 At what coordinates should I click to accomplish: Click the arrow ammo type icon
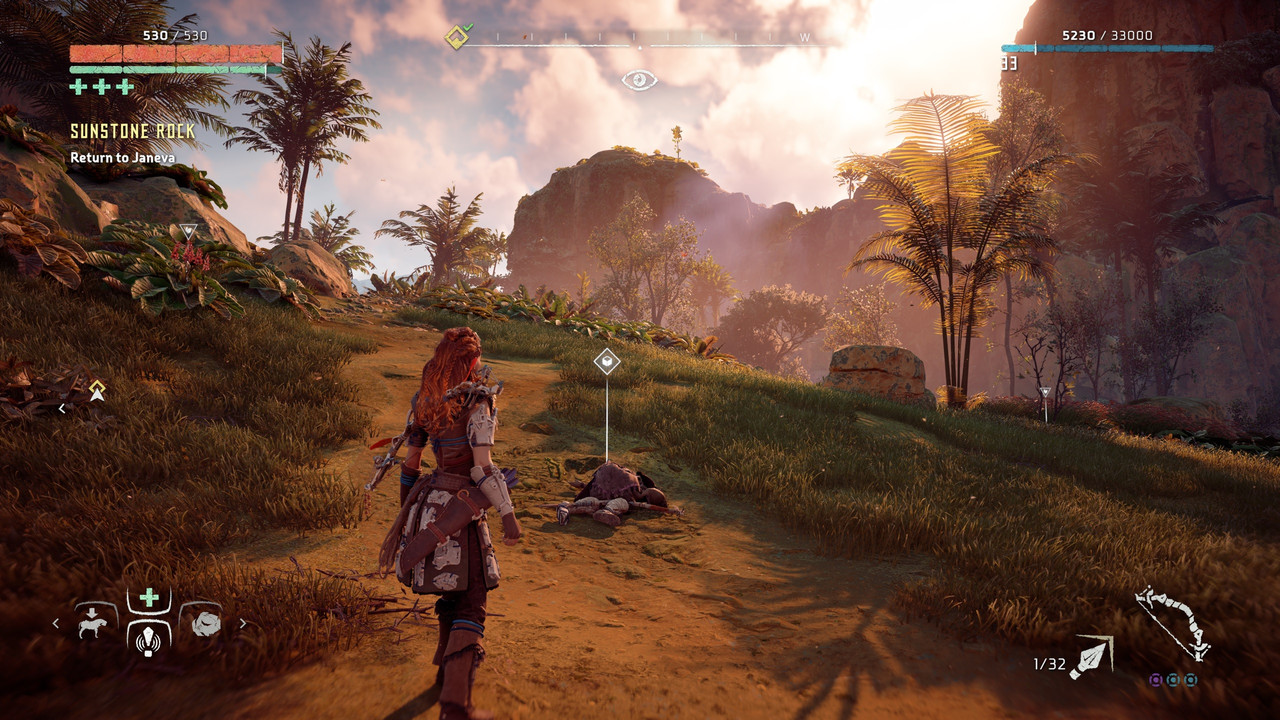(x=1091, y=657)
